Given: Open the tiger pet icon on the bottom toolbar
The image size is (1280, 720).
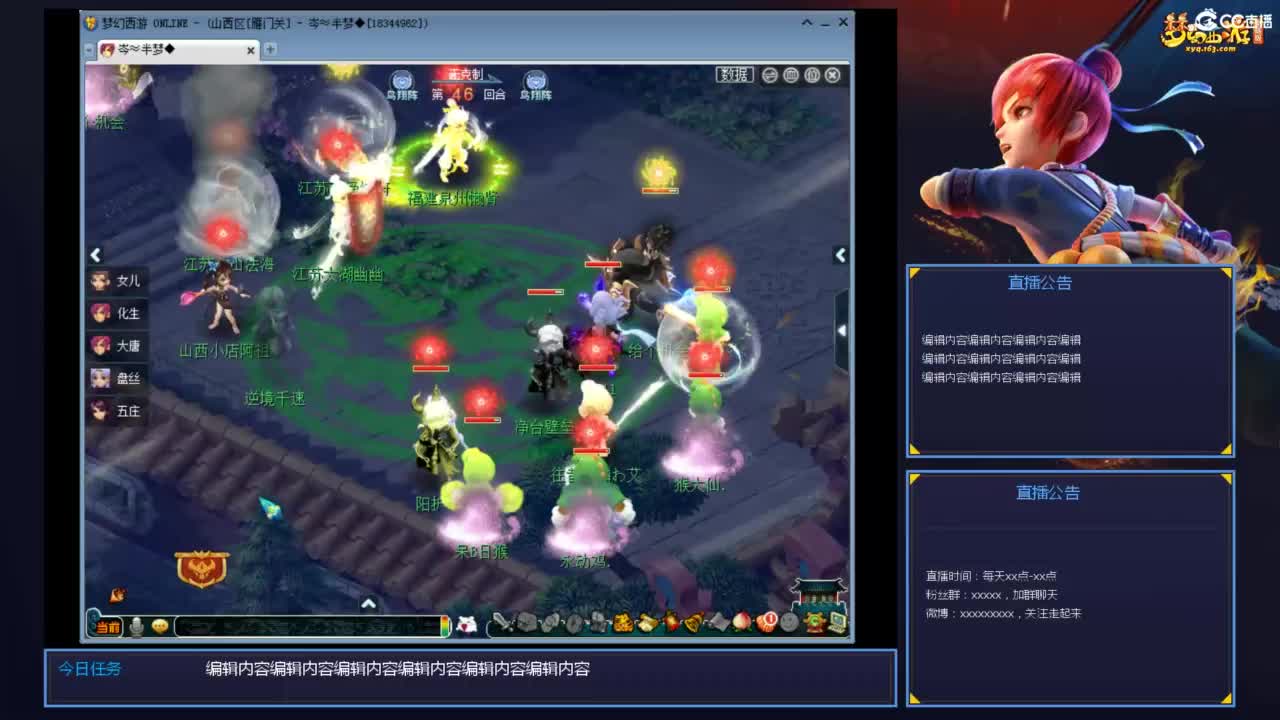Looking at the screenshot, I should coord(622,622).
